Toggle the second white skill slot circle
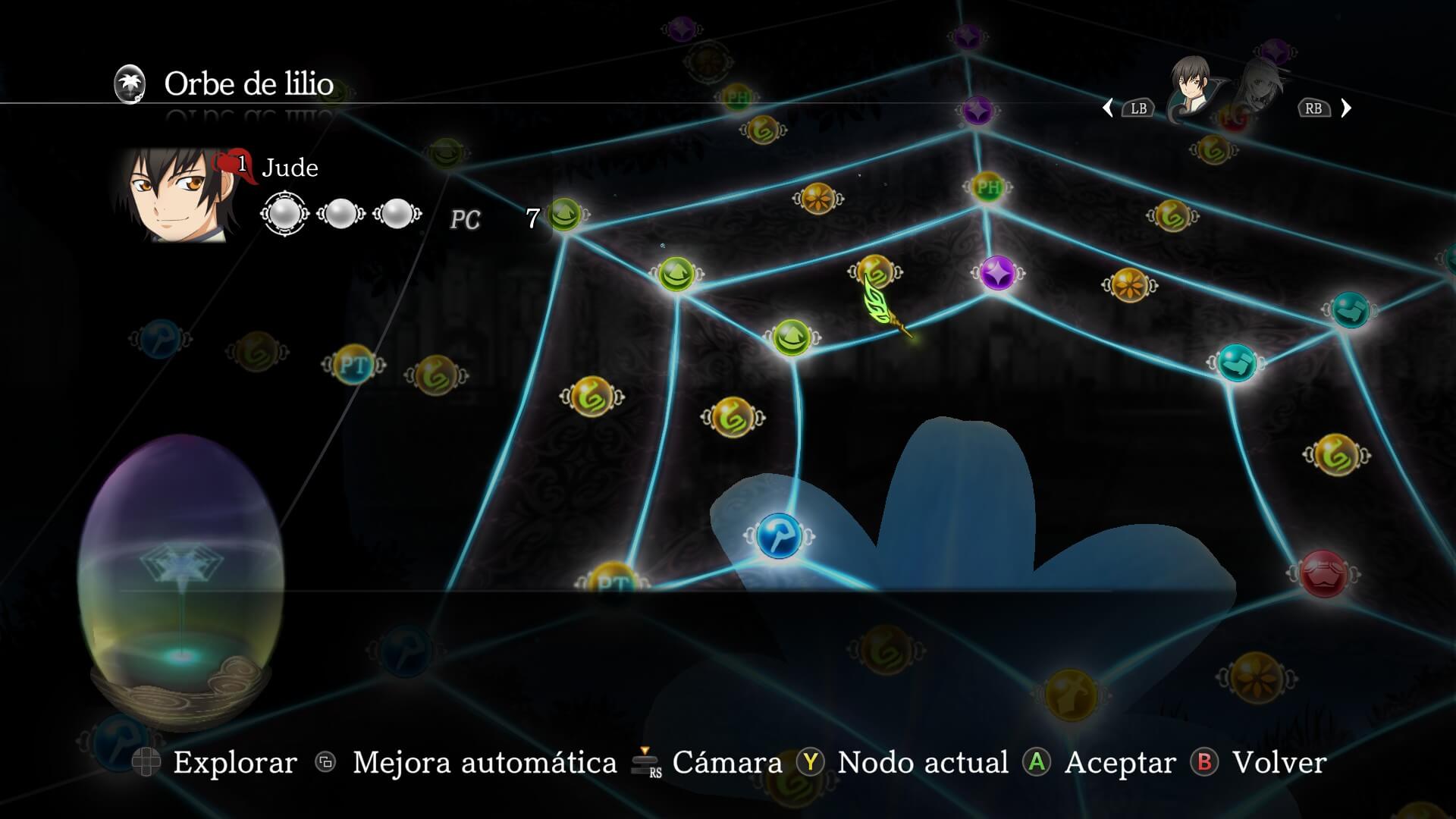1456x819 pixels. [342, 214]
